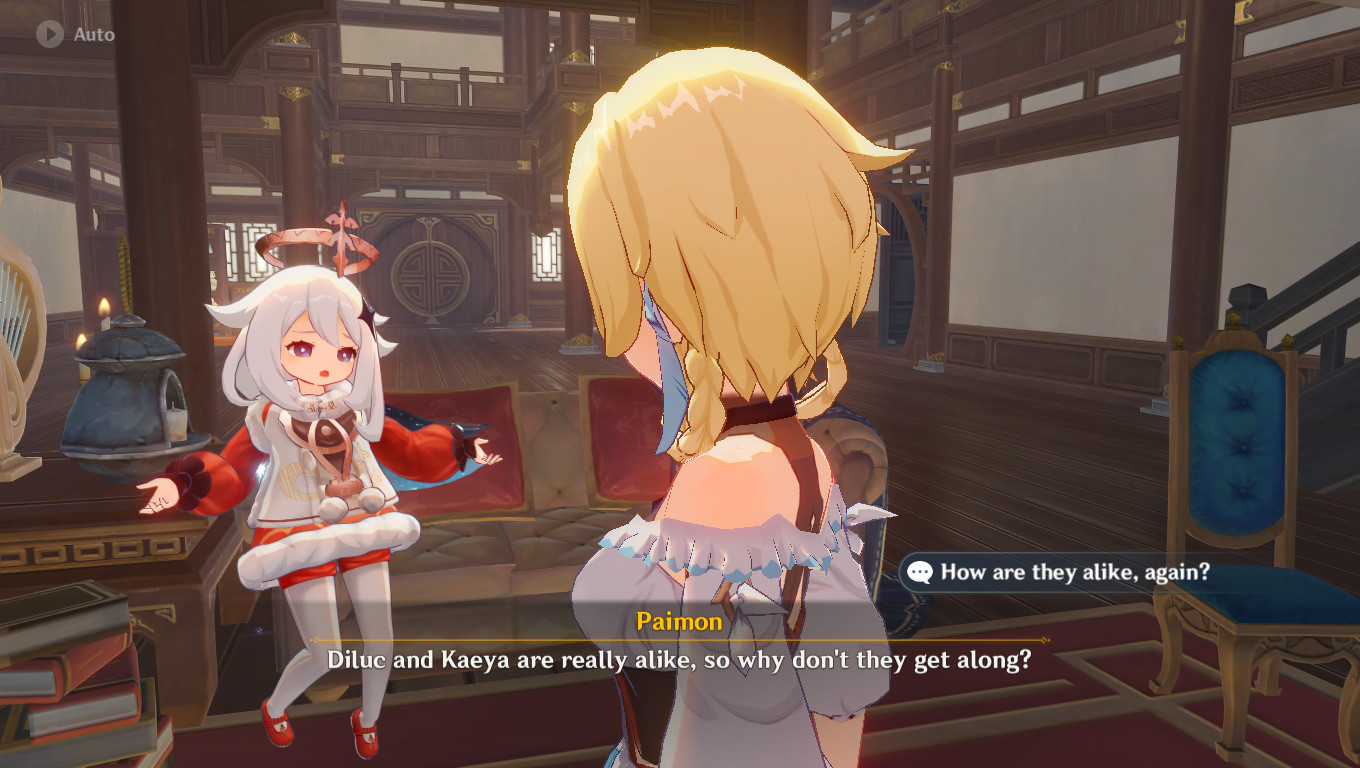Select the speech bubble icon on the dialogue option
Screen dimensions: 1360x768
tap(921, 573)
